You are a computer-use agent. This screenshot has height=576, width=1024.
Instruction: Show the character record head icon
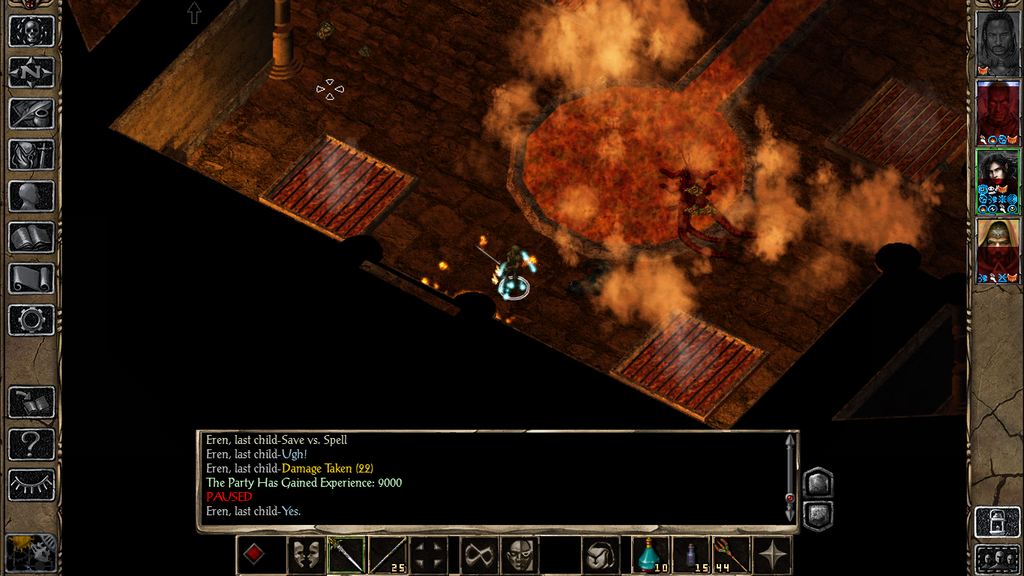[31, 196]
